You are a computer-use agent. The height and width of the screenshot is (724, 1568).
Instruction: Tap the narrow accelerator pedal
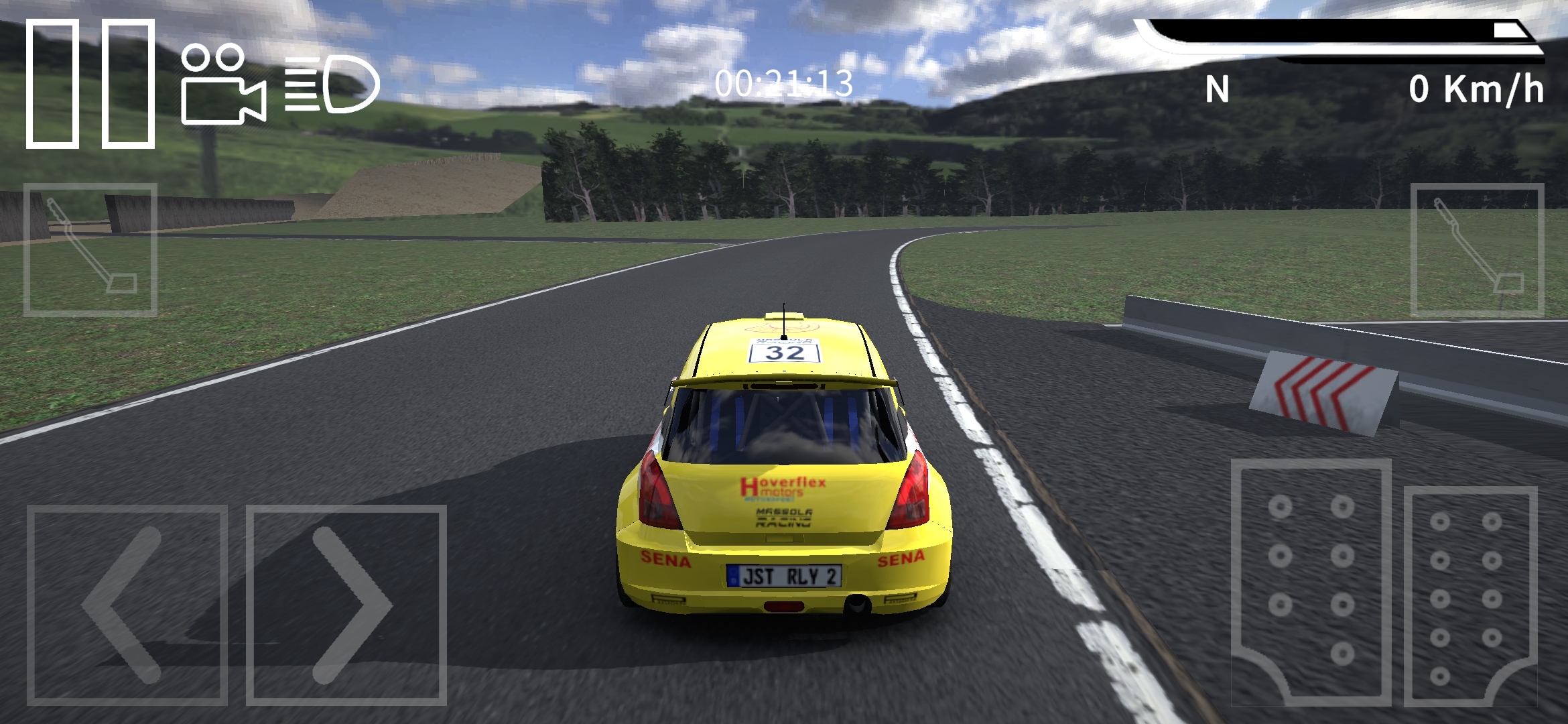1469,595
